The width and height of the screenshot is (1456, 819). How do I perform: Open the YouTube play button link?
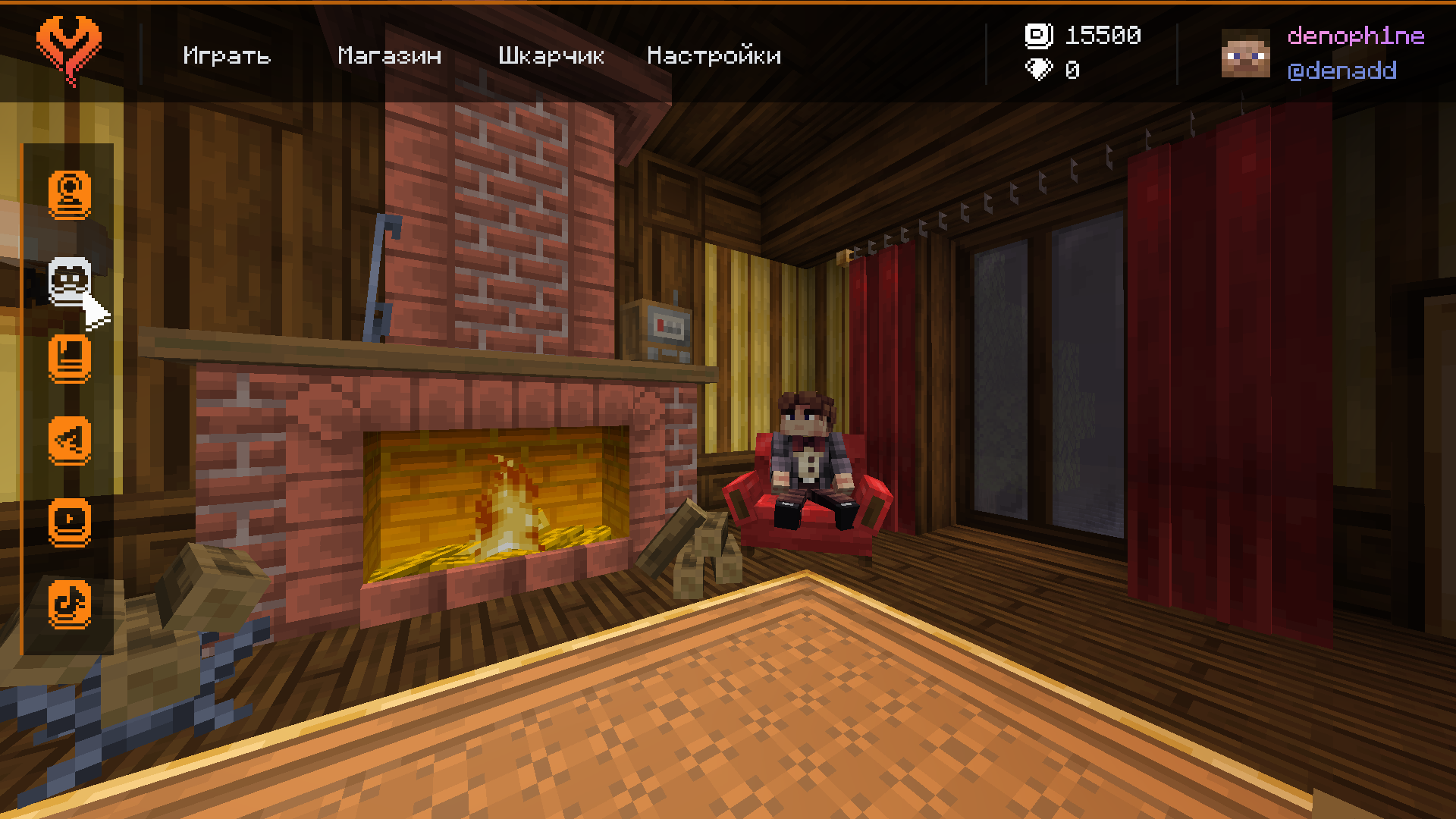[70, 522]
